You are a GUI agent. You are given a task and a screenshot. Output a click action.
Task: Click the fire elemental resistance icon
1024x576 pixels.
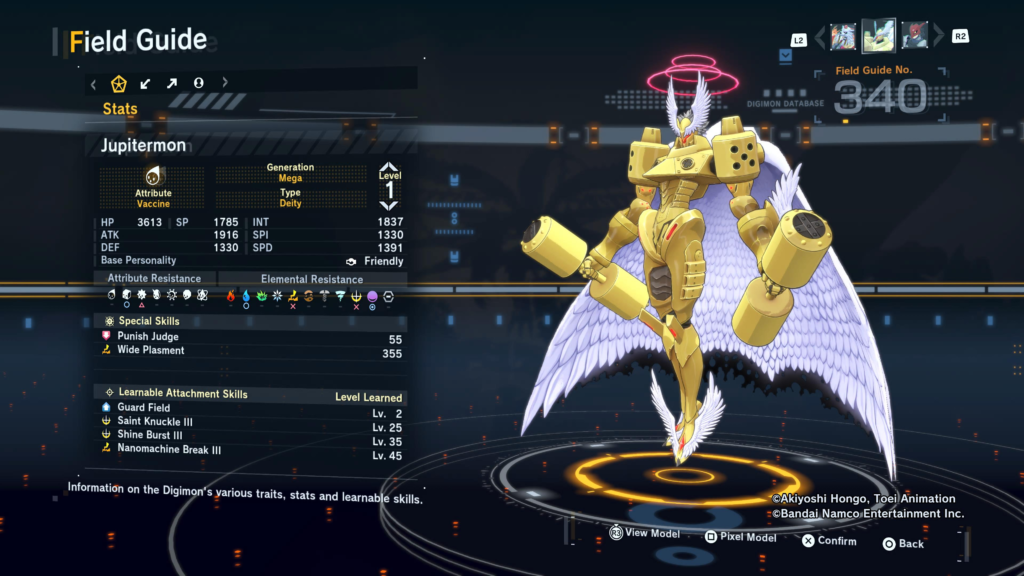click(231, 296)
